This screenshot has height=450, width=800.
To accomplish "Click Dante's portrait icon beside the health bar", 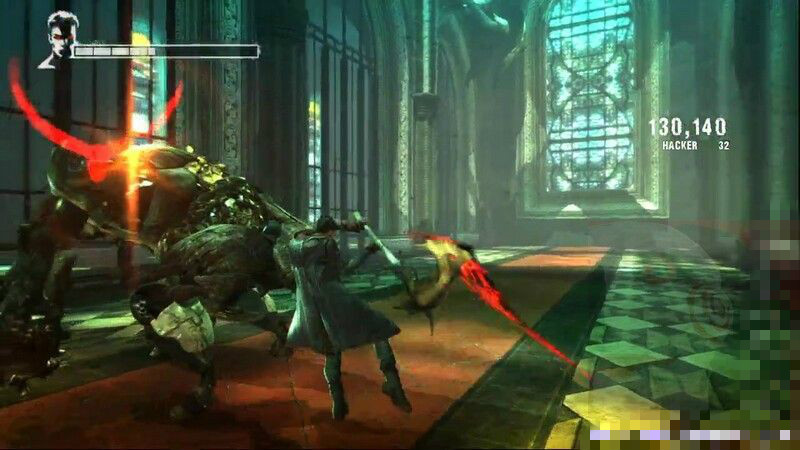I will (x=59, y=39).
